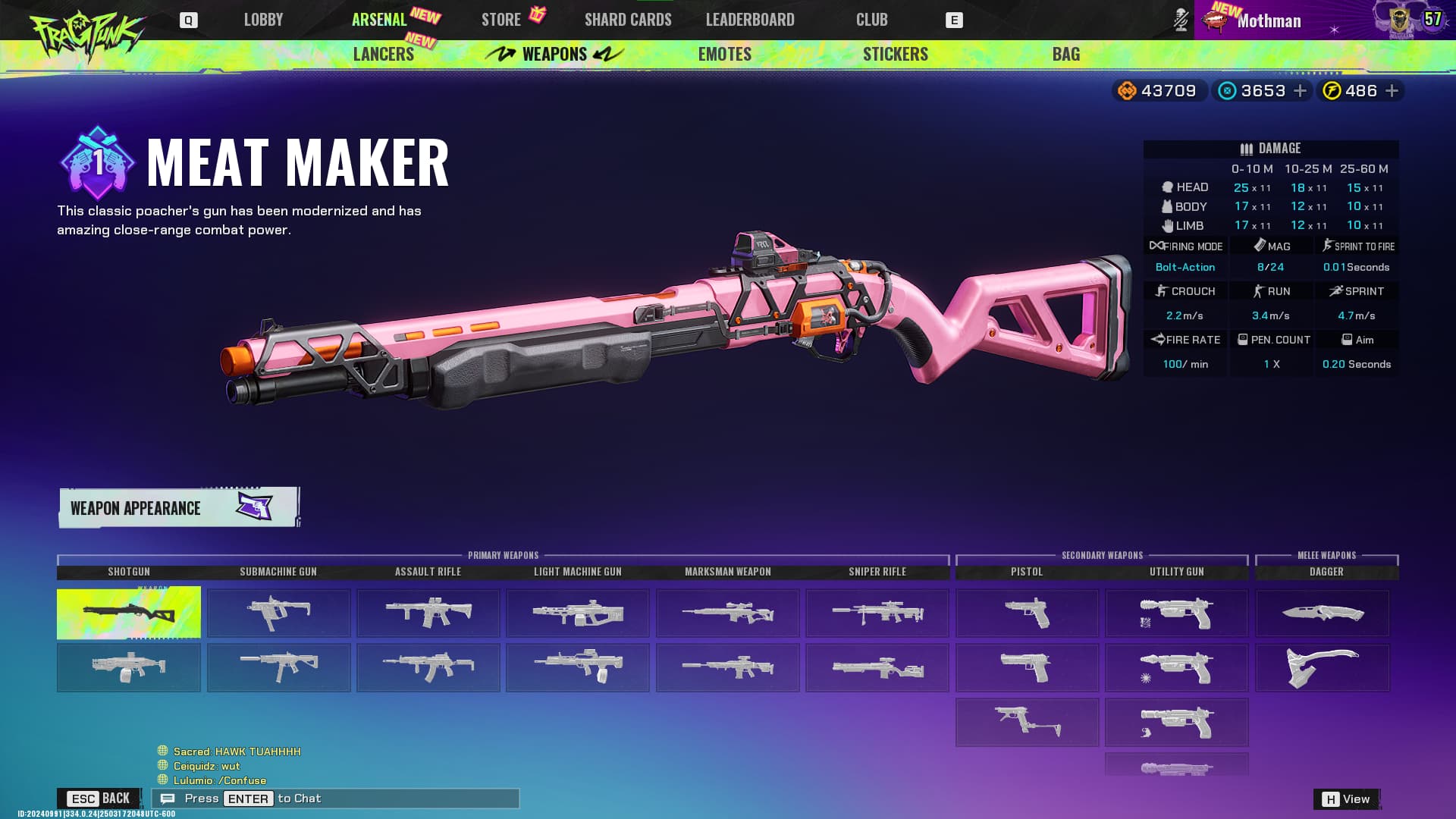Image resolution: width=1456 pixels, height=819 pixels.
Task: Open Weapon Appearance customization
Action: click(179, 507)
